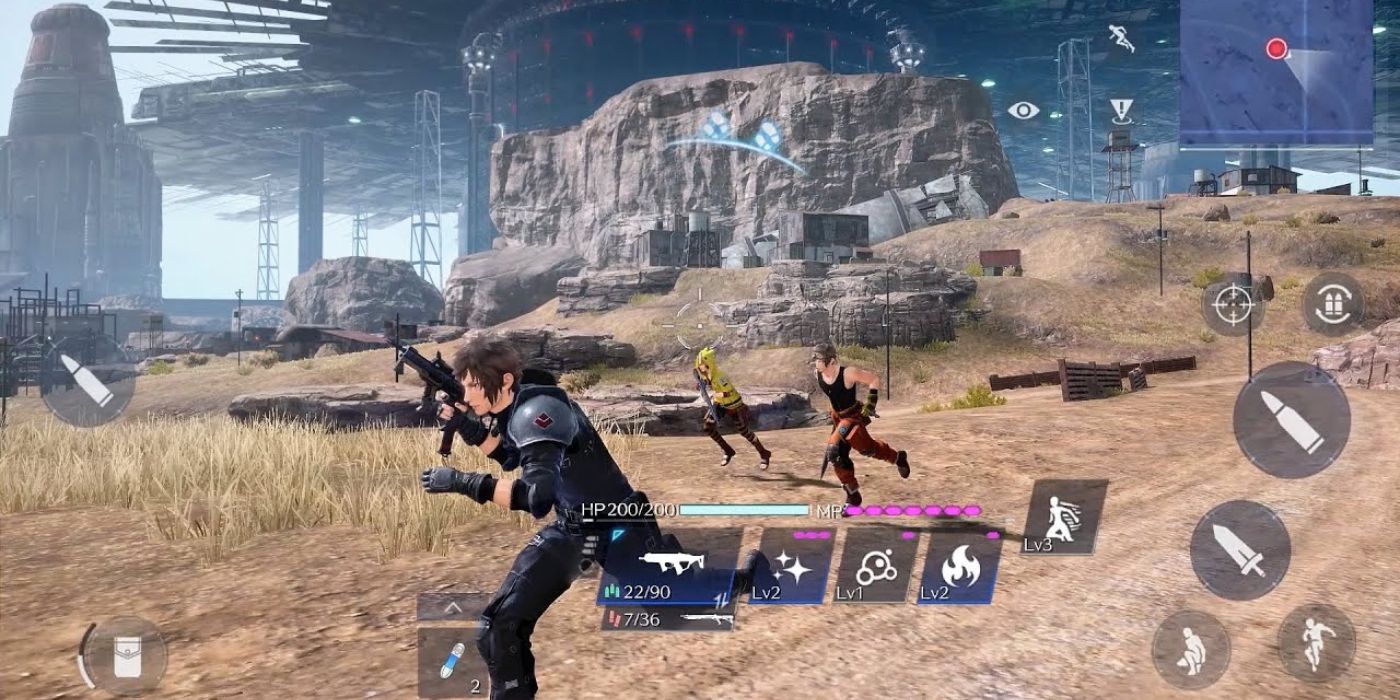1400x700 pixels.
Task: Attack with the sword melee button
Action: click(1239, 550)
